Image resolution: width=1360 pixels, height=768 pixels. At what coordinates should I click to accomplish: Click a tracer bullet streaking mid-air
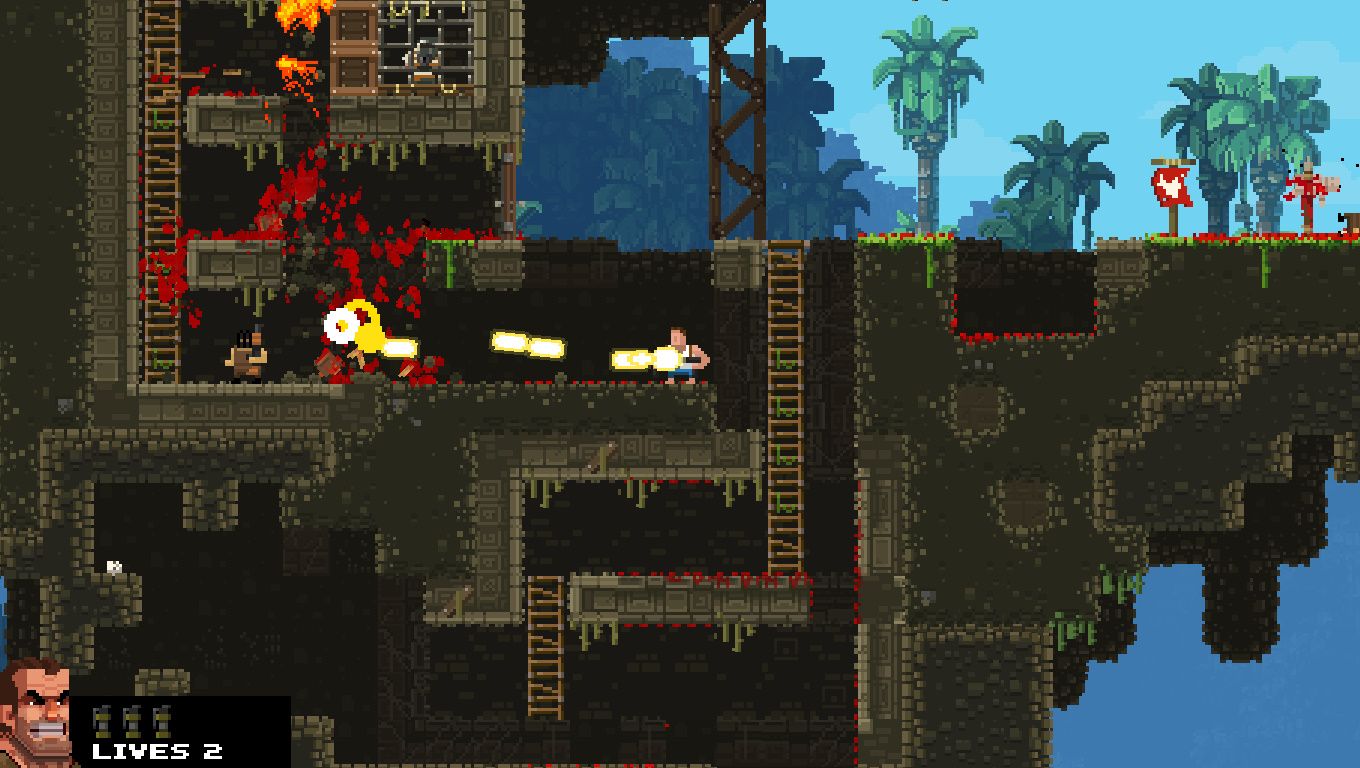525,343
